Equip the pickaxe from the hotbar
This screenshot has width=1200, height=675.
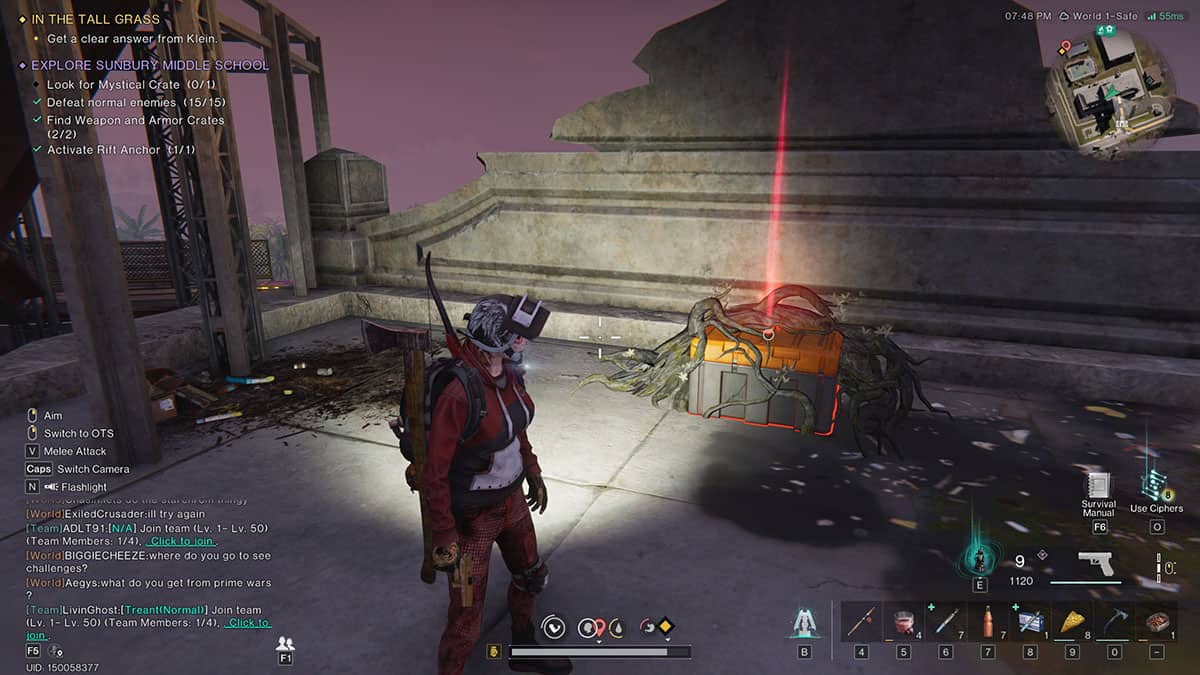click(1114, 622)
